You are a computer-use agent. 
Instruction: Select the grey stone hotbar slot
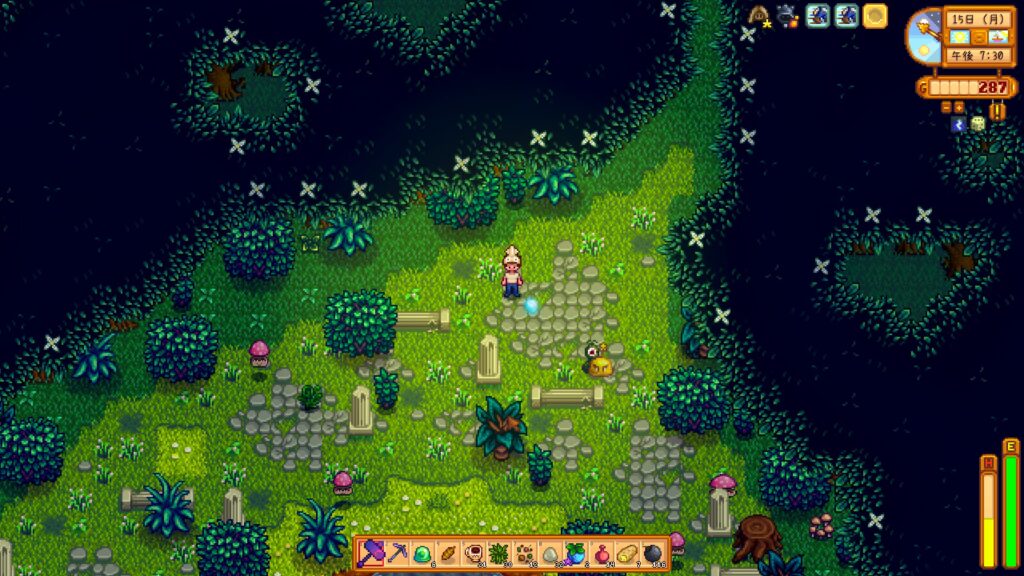click(549, 552)
